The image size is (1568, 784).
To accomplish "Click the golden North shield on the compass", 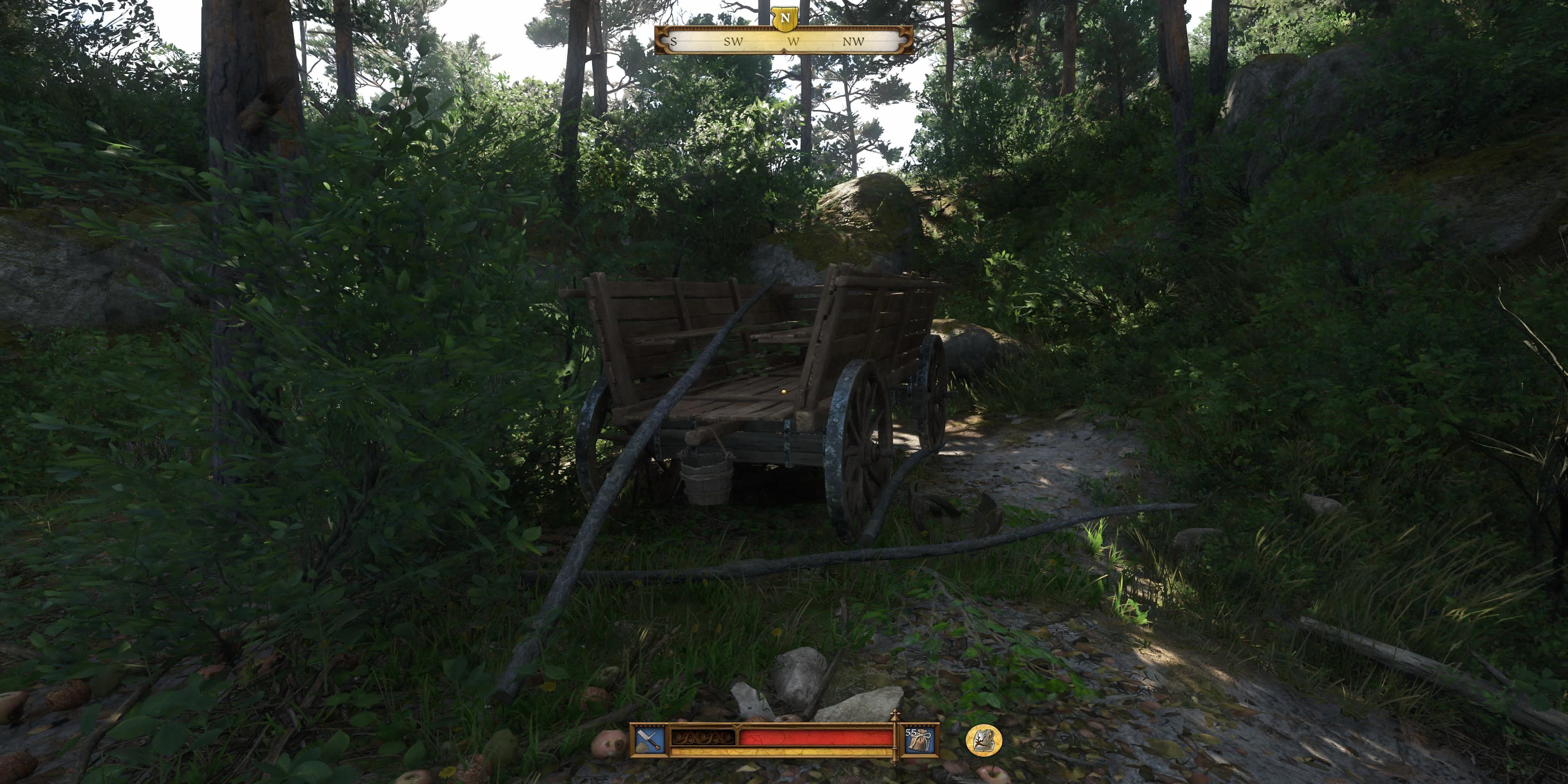I will tap(785, 19).
